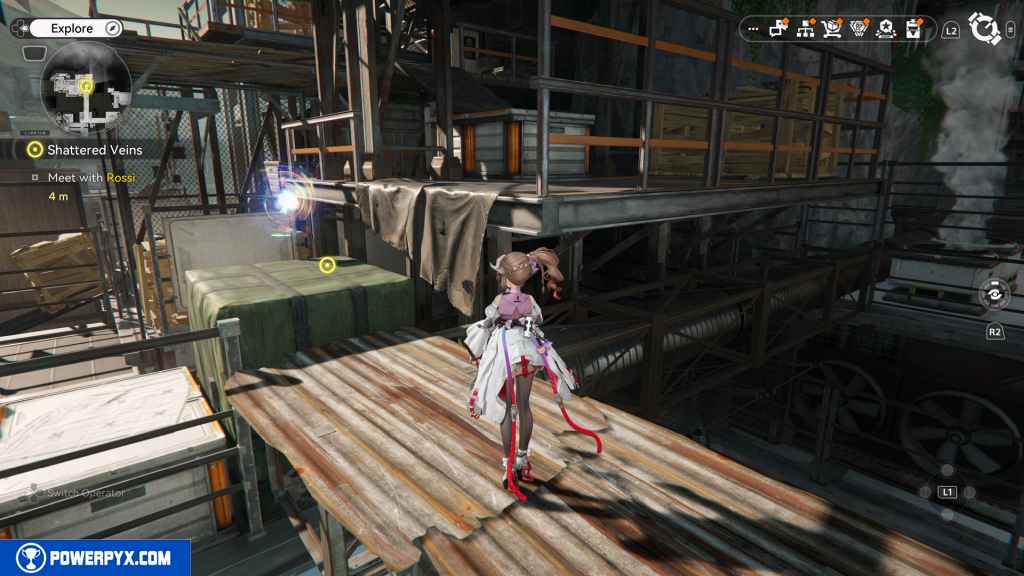Open the winged emblem icon
Viewport: 1024px width, 576px height.
(859, 29)
